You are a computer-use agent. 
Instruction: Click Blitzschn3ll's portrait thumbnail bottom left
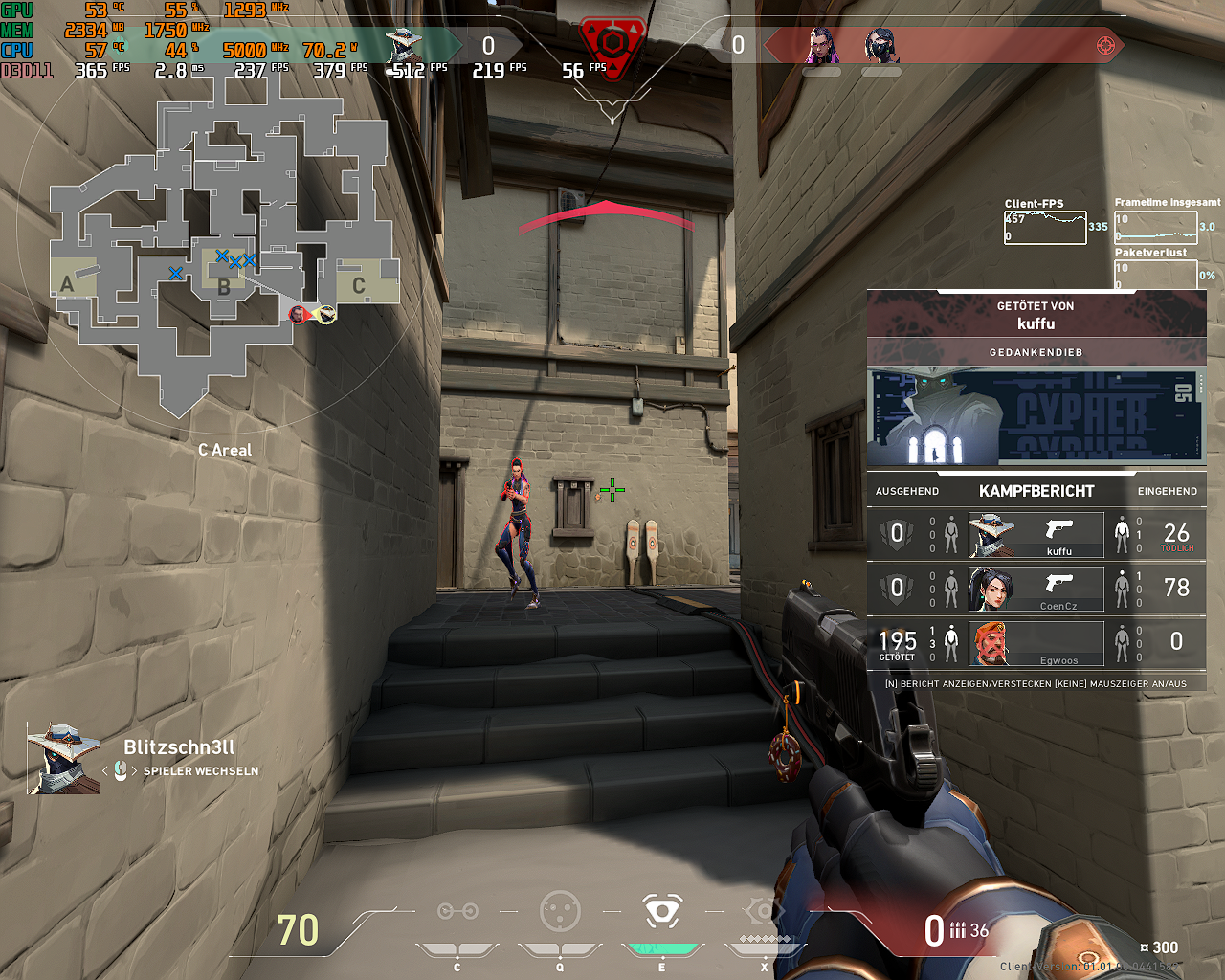(62, 759)
